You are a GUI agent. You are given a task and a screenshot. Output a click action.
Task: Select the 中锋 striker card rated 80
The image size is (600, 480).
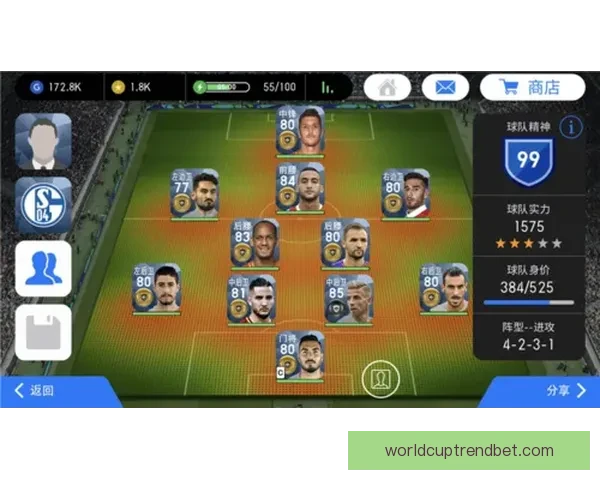tap(300, 131)
